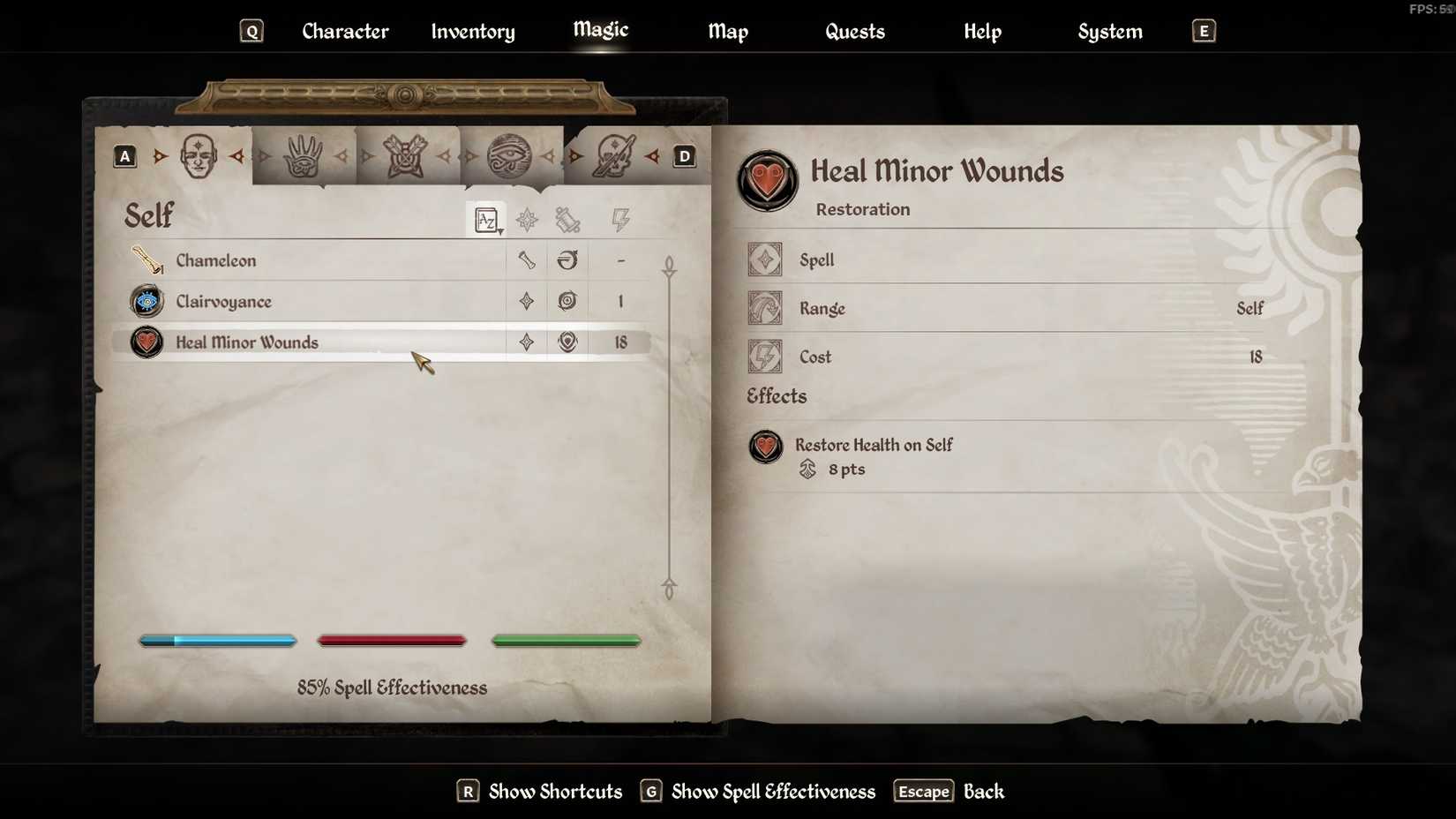The width and height of the screenshot is (1456, 819).
Task: Open the Inventory menu
Action: [x=473, y=32]
